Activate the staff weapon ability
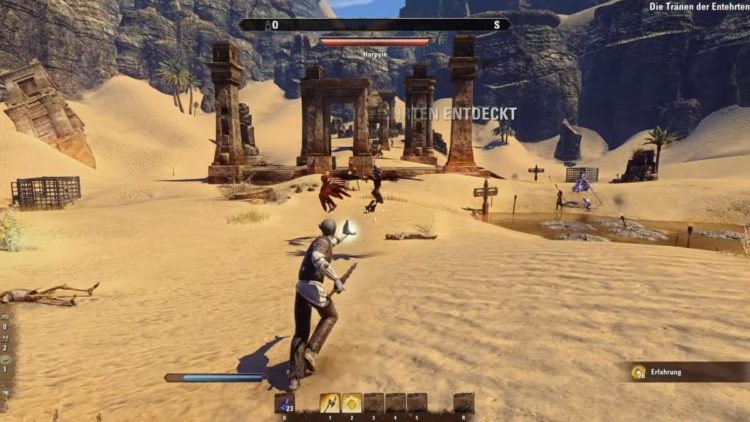The image size is (750, 422). 329,402
